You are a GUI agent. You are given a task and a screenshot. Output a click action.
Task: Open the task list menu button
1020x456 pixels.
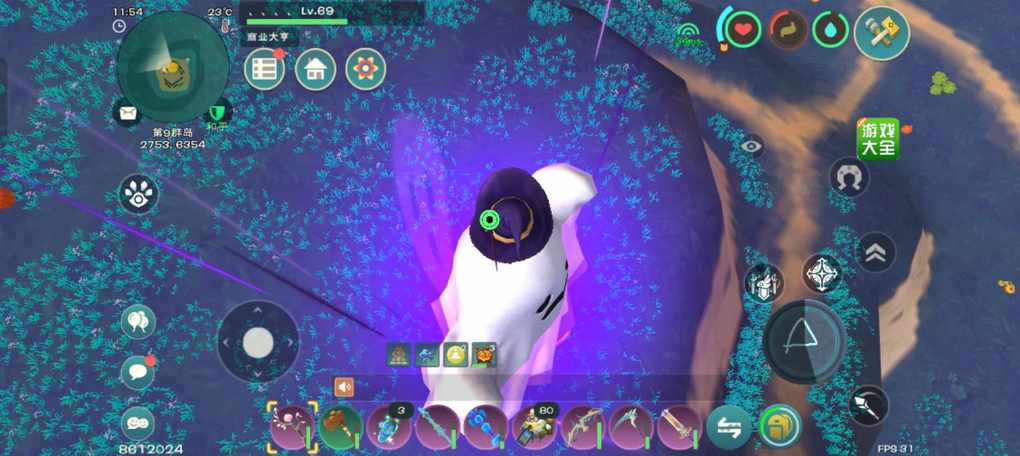265,69
